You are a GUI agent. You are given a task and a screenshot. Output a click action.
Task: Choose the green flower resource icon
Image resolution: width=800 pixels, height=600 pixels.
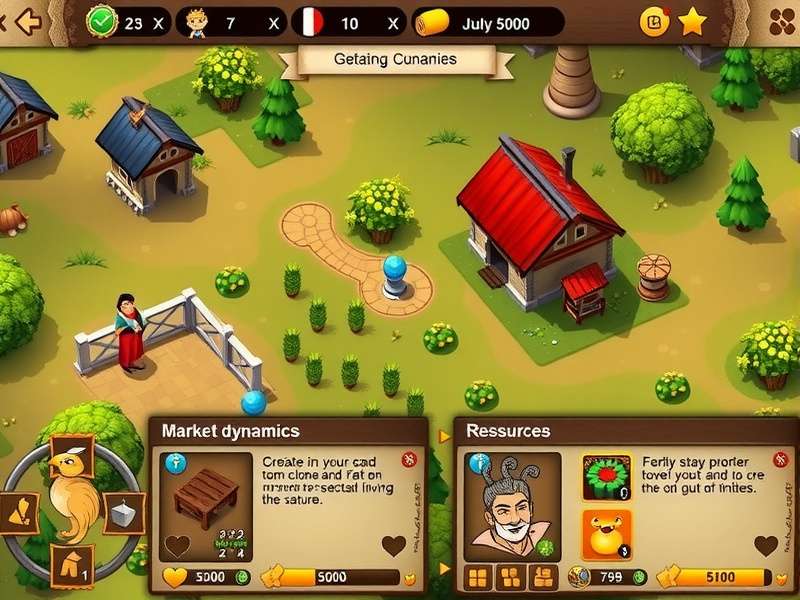tap(606, 479)
